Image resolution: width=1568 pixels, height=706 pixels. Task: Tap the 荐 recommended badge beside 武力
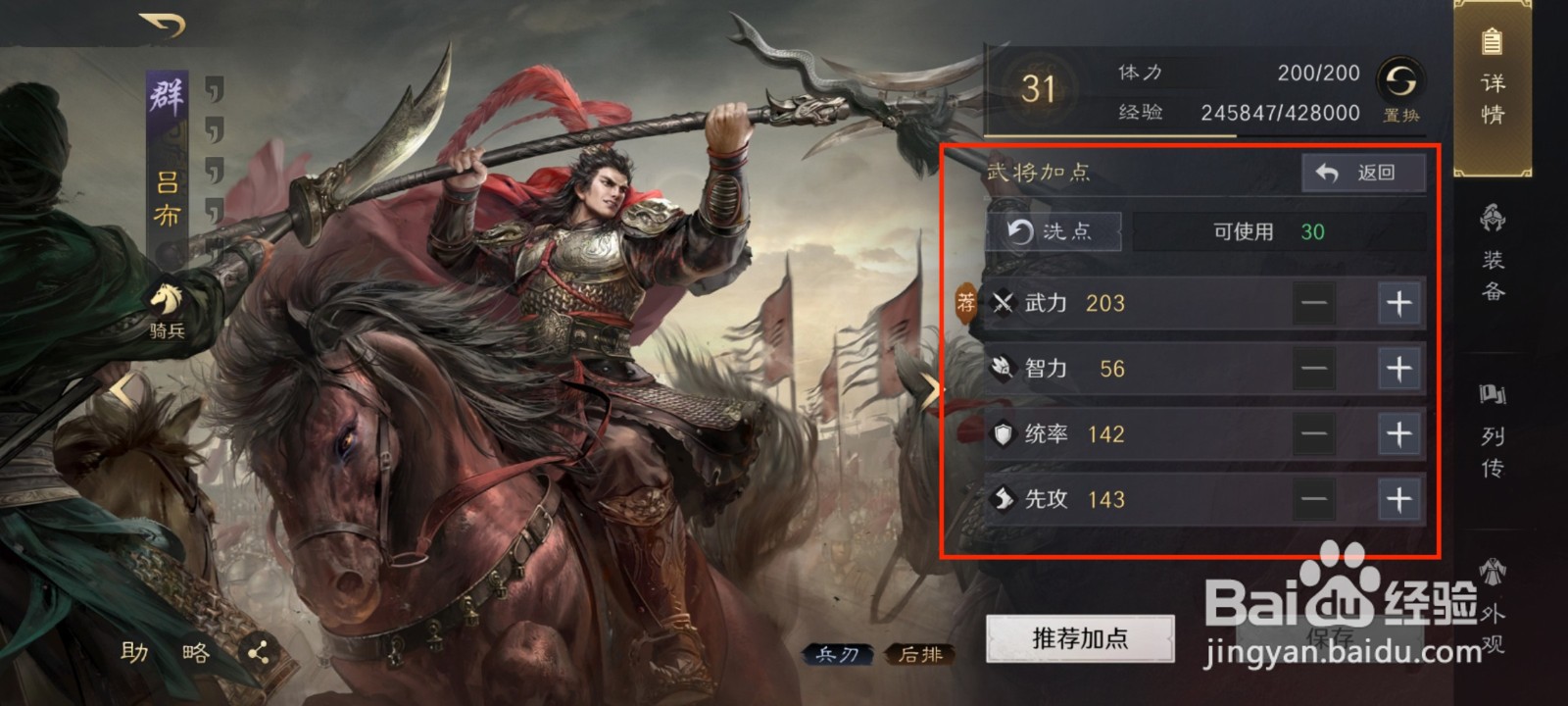(965, 304)
